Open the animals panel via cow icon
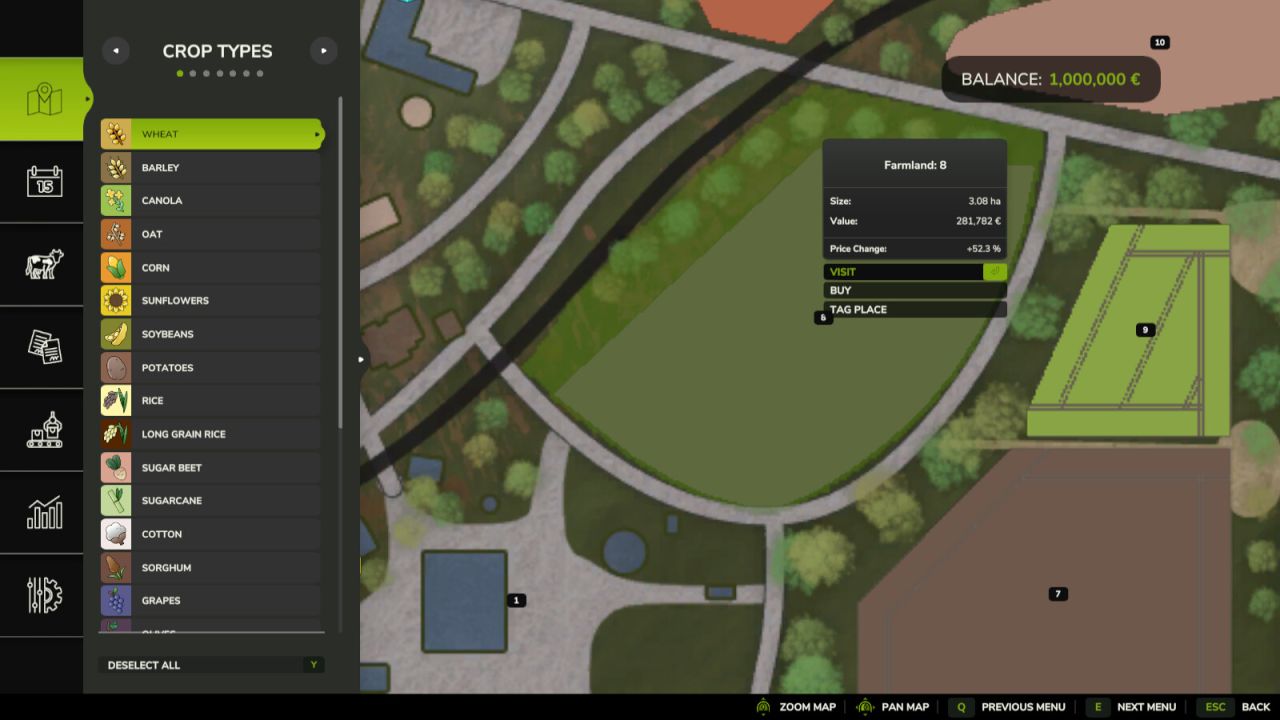 [41, 264]
